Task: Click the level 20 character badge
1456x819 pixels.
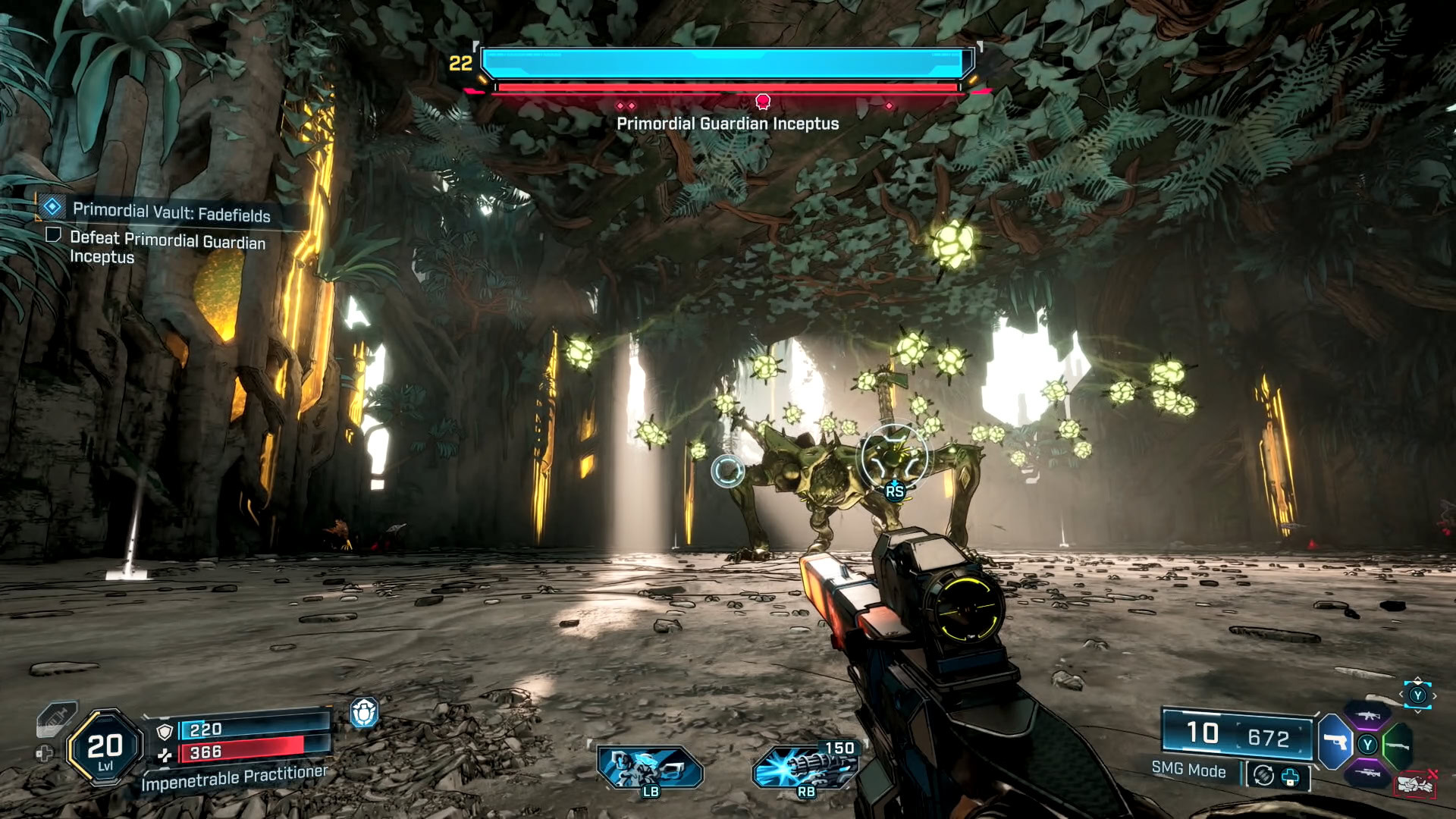Action: (x=105, y=748)
